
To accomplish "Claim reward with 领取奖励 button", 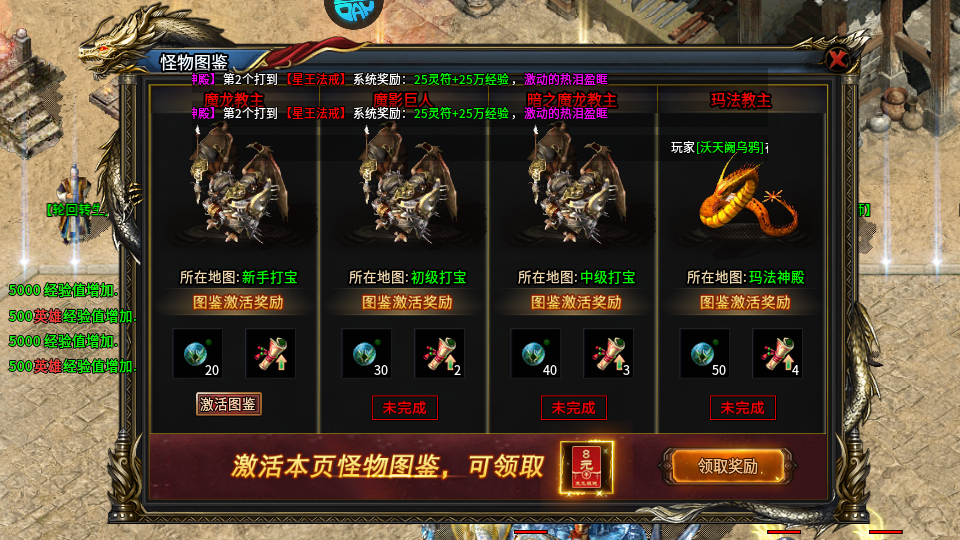I will point(728,466).
